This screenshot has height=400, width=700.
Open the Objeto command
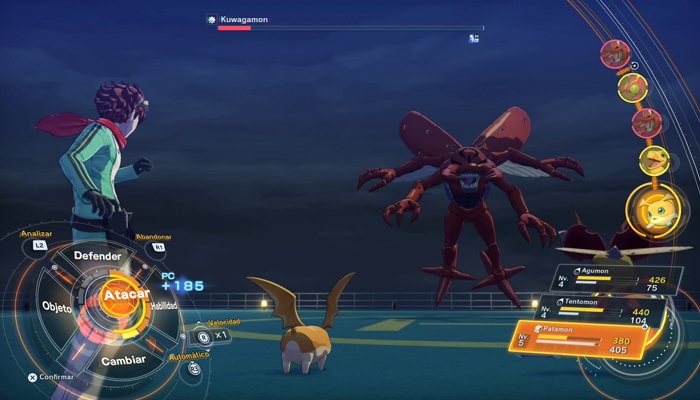(57, 308)
